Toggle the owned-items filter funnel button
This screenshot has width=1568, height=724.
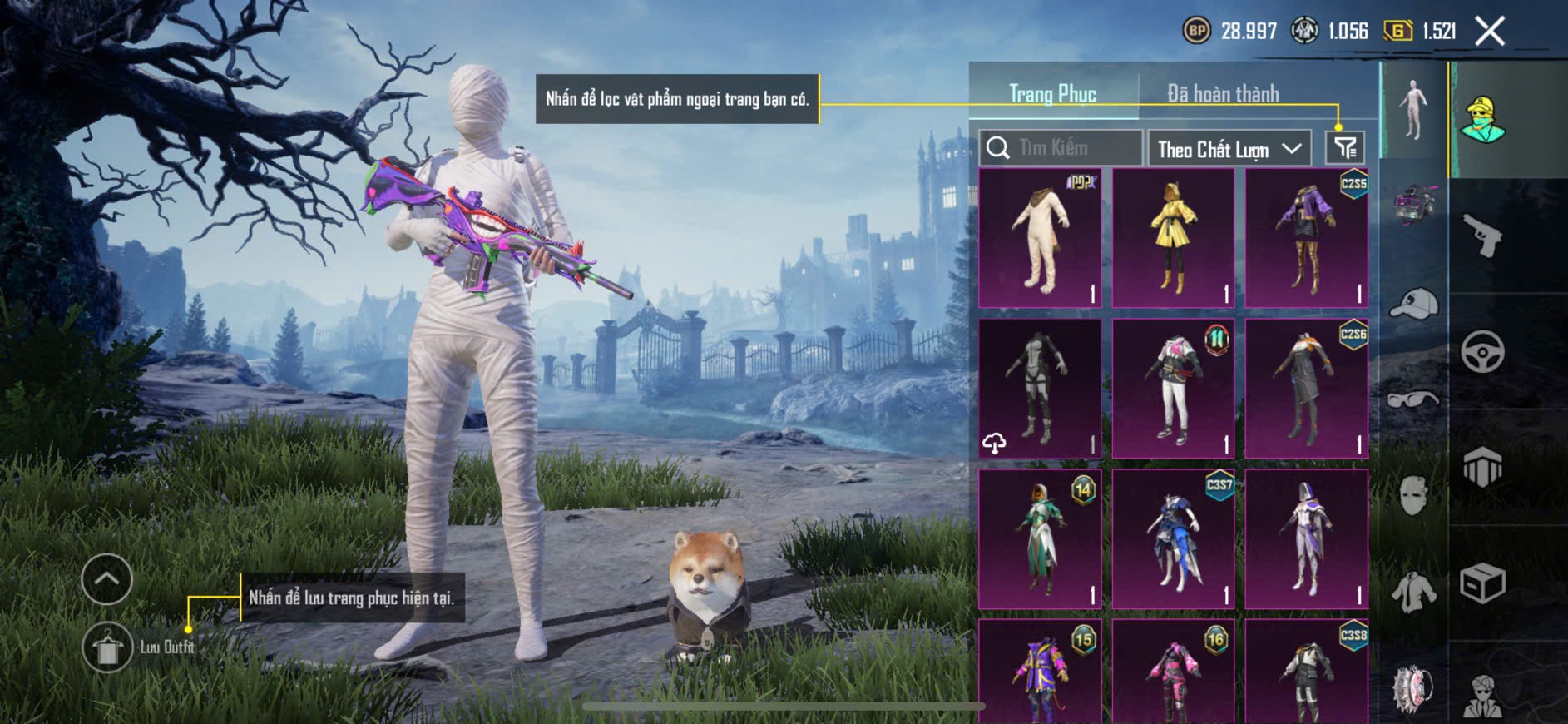(x=1345, y=148)
